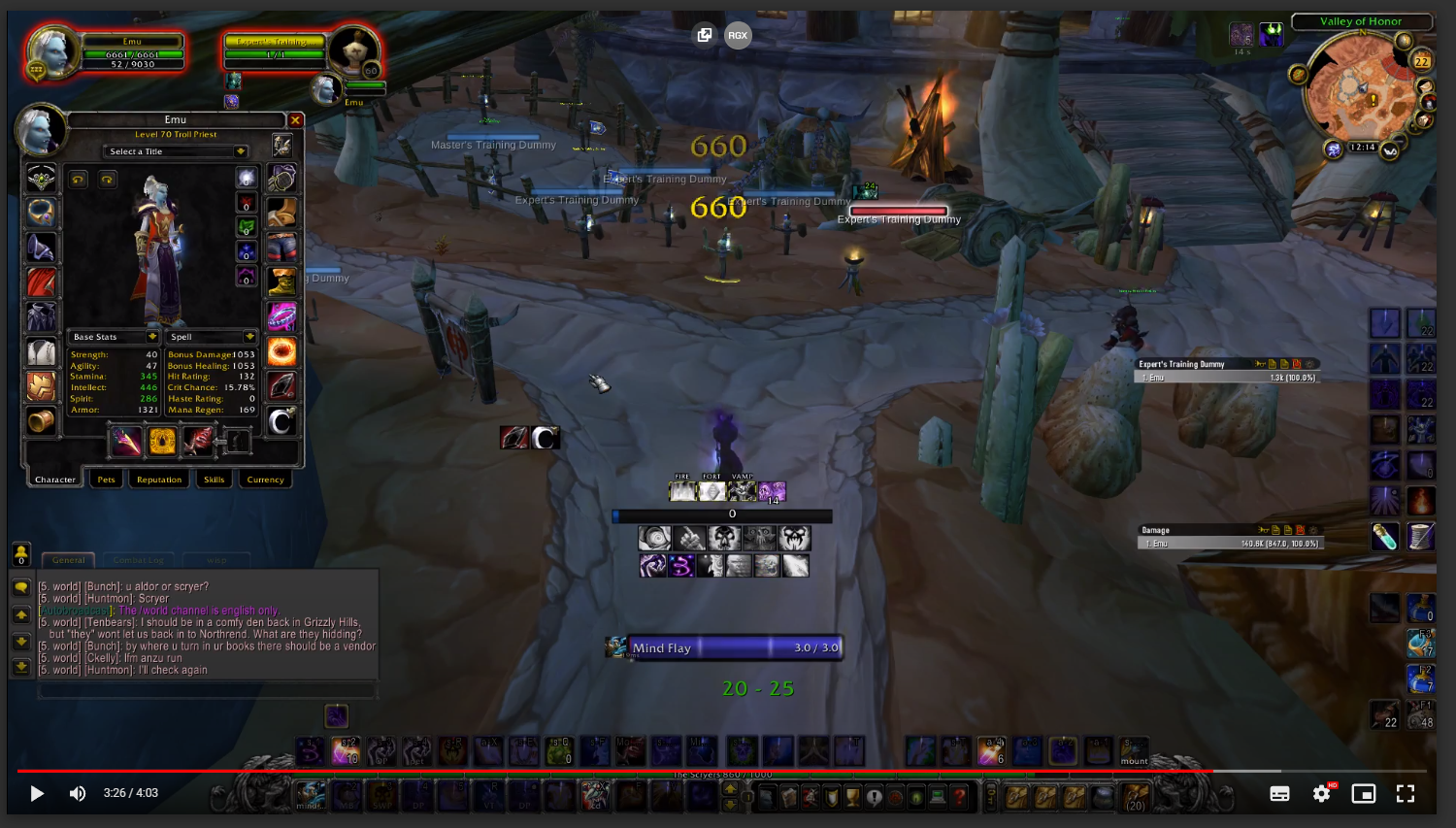Switch to the CombatLog chat tab

point(139,560)
